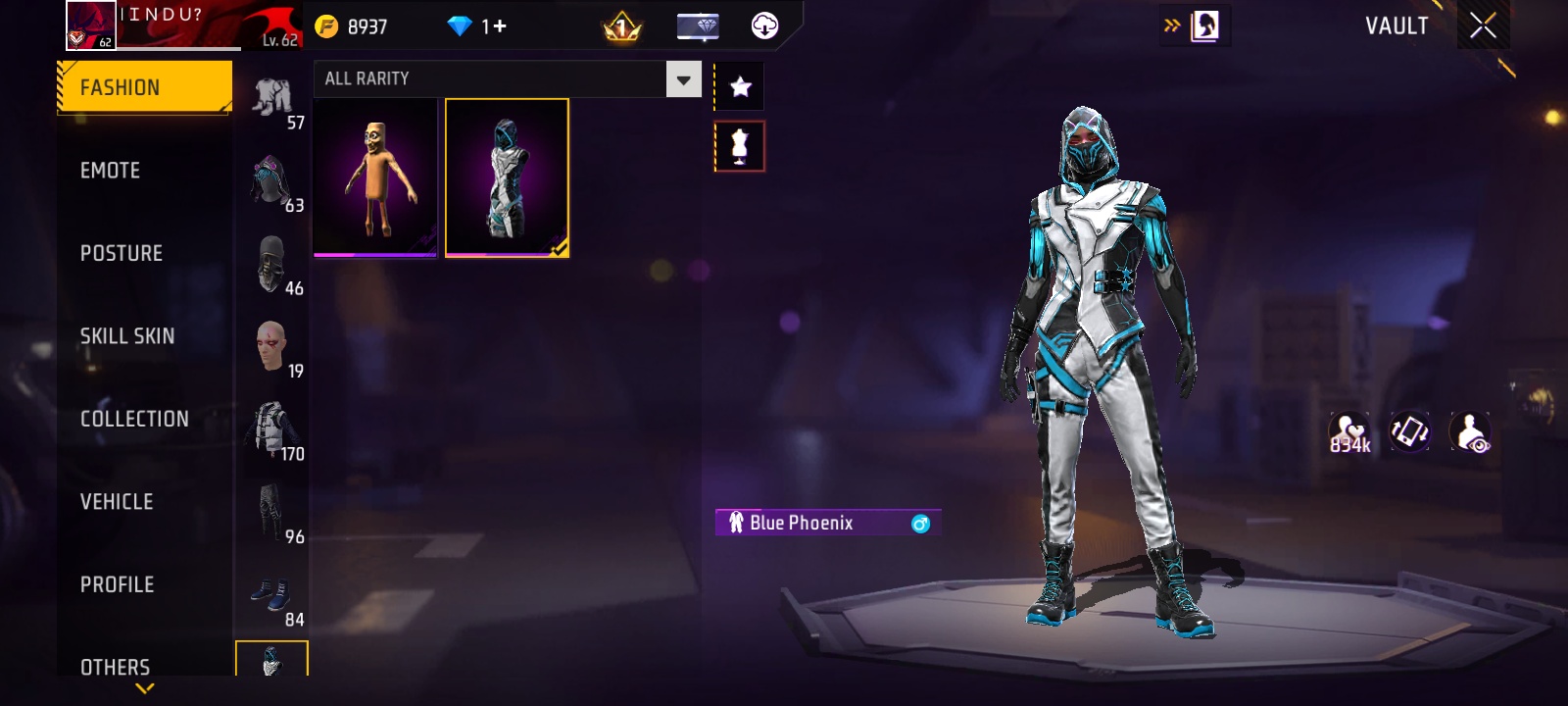Expand the All Rarity dropdown
Screen dimensions: 1568x706
tap(683, 79)
